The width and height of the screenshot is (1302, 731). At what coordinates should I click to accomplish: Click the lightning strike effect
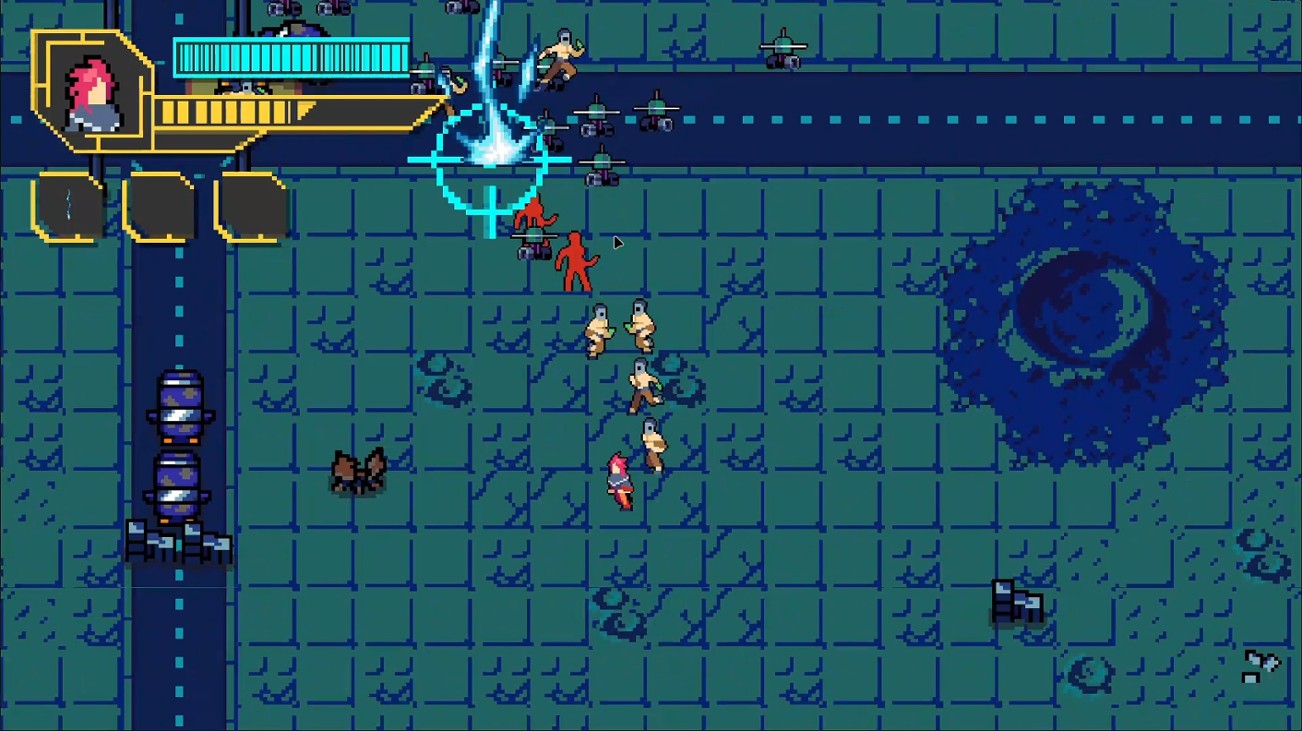pyautogui.click(x=490, y=90)
